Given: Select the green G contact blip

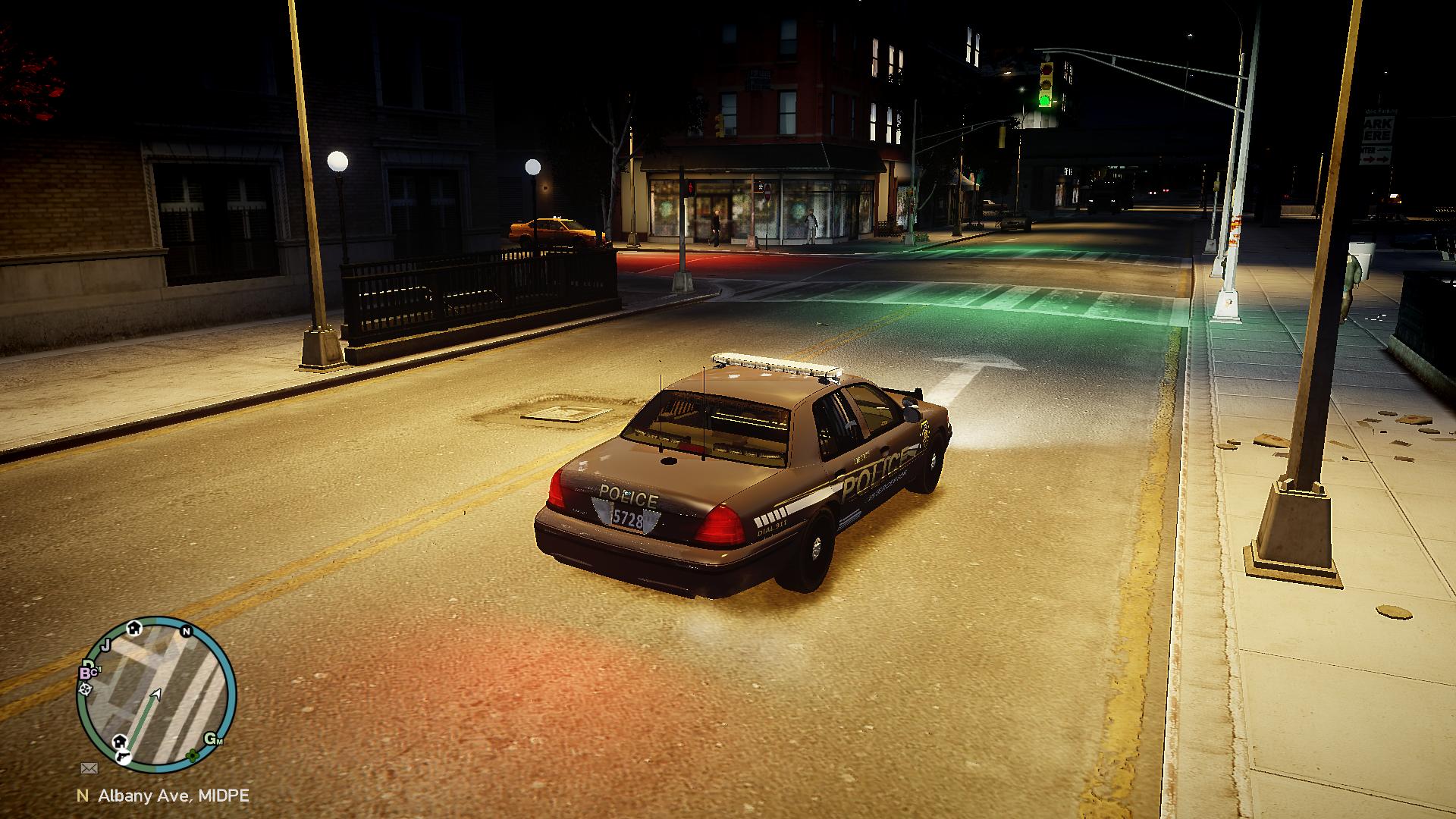Looking at the screenshot, I should pos(210,739).
